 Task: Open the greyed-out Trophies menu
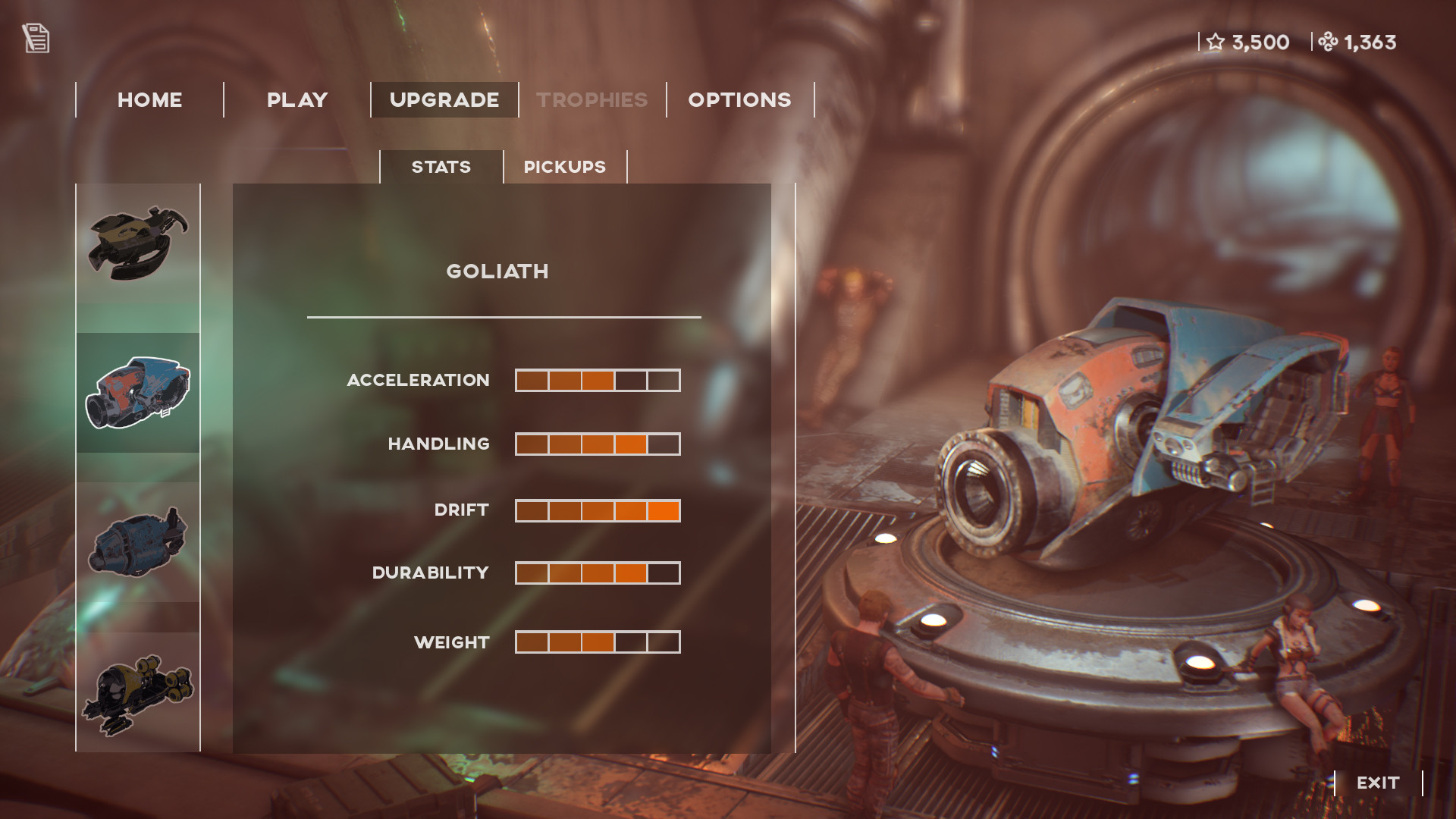click(x=592, y=100)
